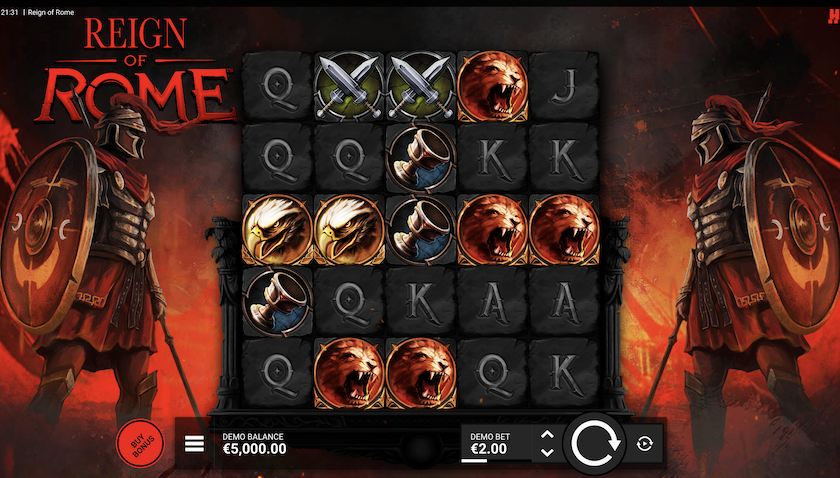
Task: Decrease the demo bet with the down arrow
Action: pos(546,452)
